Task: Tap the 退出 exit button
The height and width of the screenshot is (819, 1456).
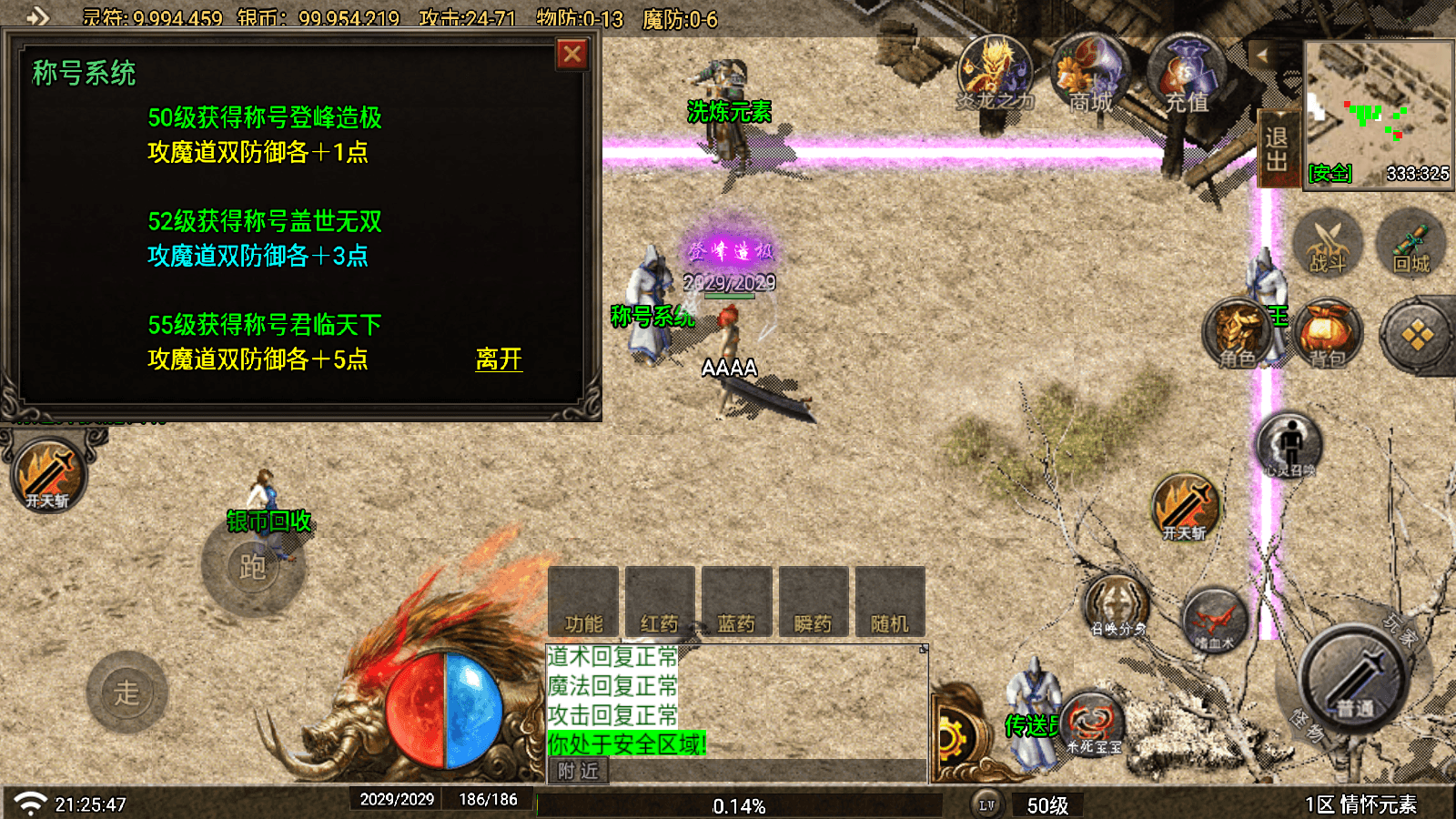Action: [1276, 150]
